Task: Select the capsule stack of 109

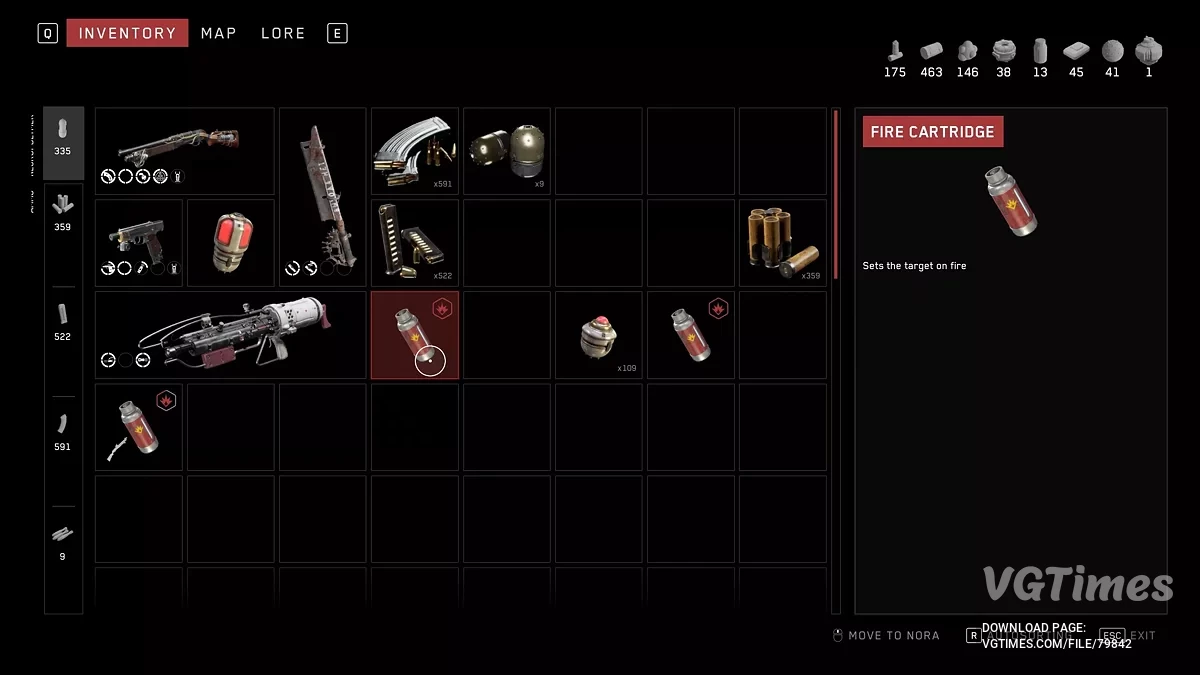Action: 598,335
